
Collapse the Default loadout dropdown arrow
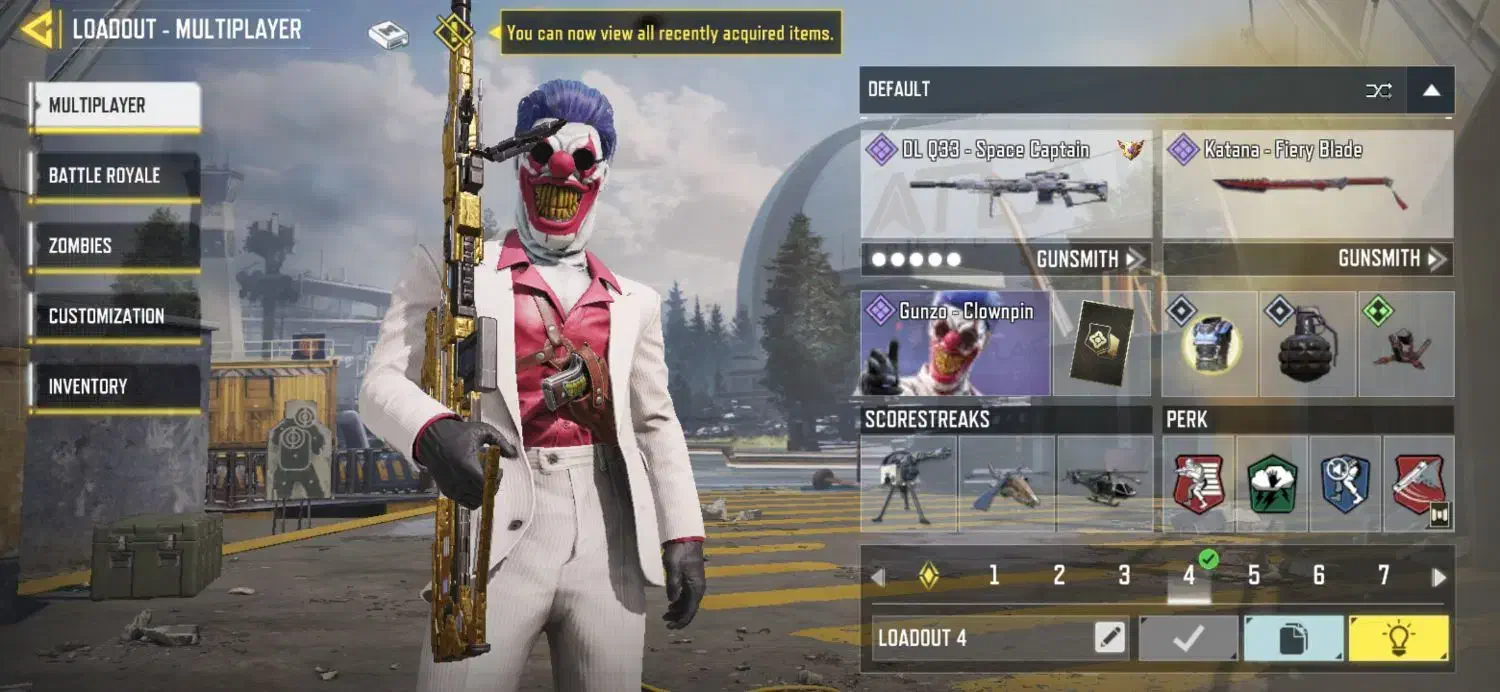1431,90
